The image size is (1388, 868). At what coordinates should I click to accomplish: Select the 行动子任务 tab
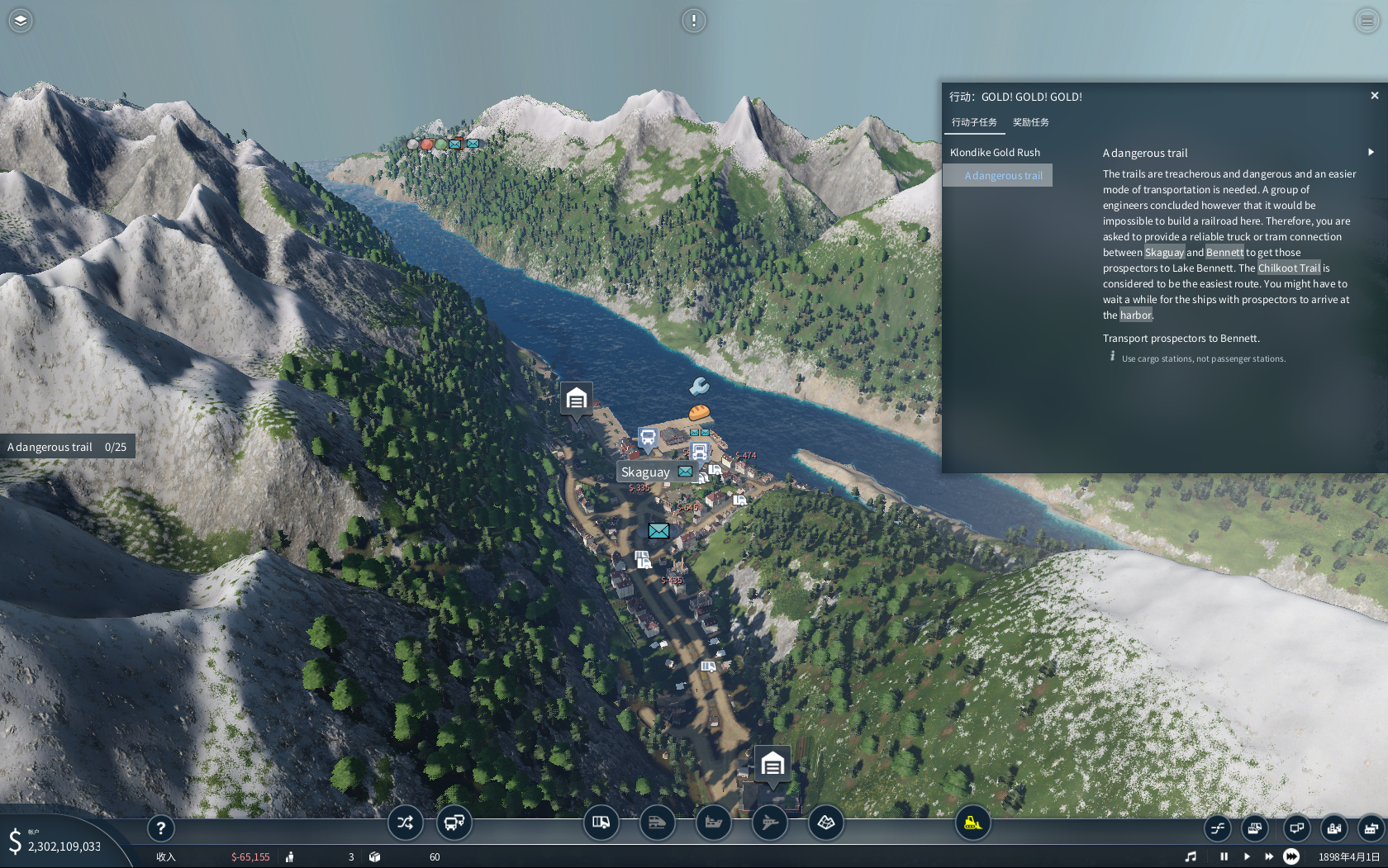974,122
